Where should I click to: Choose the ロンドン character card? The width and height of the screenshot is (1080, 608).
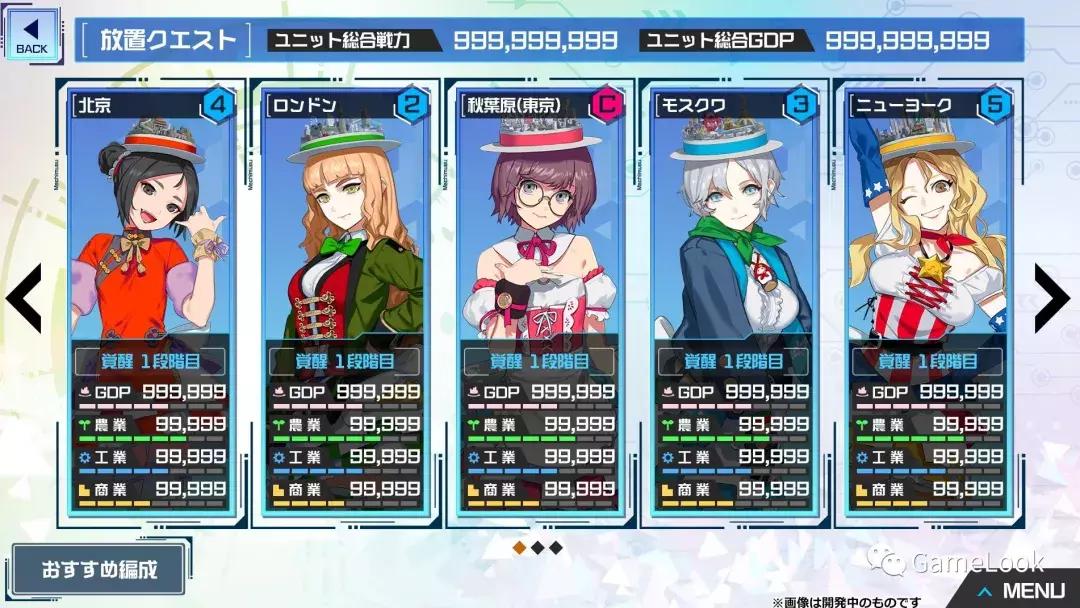click(344, 300)
